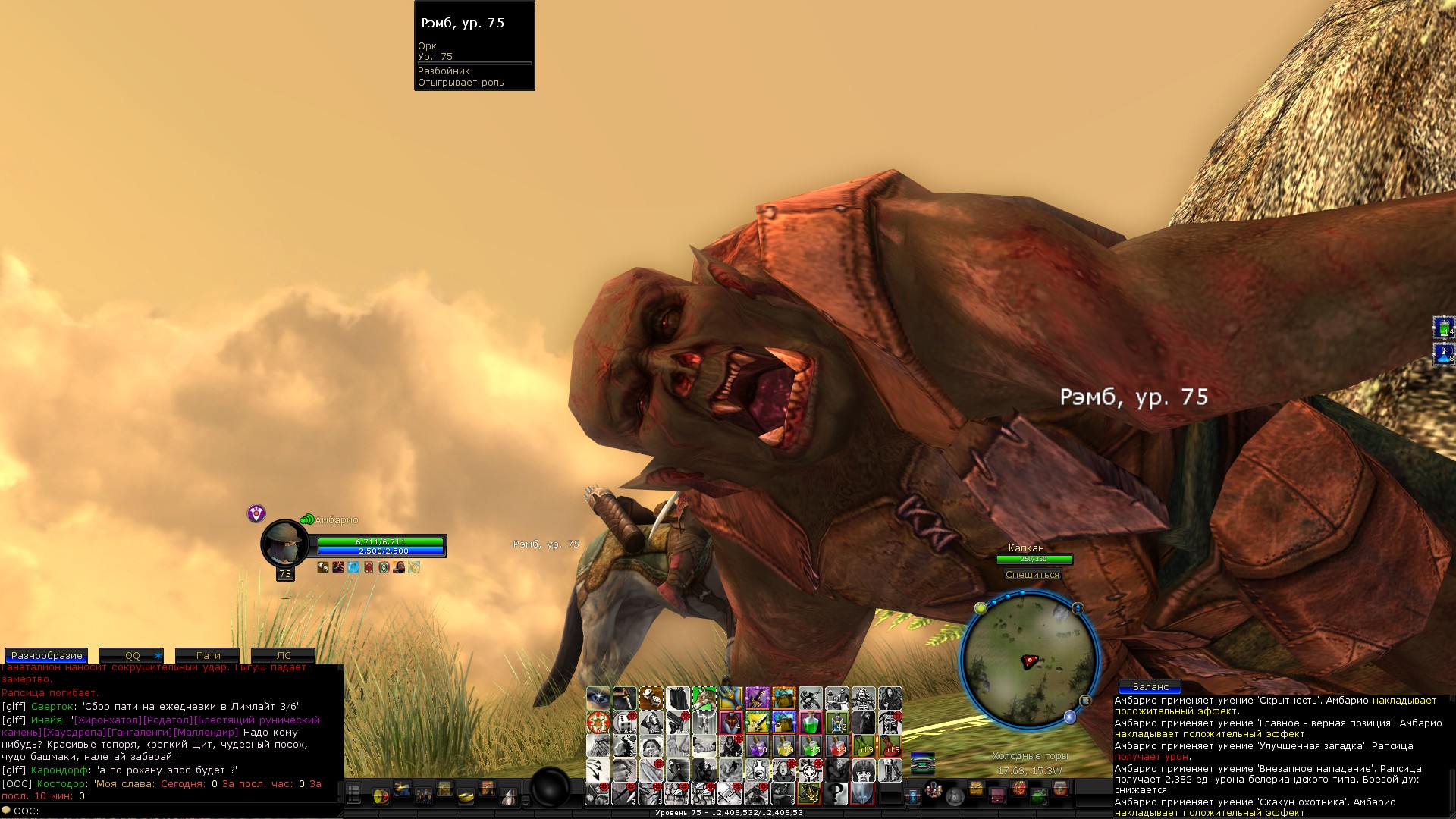Select Амбарио's player portrait
This screenshot has width=1456, height=819.
click(284, 543)
